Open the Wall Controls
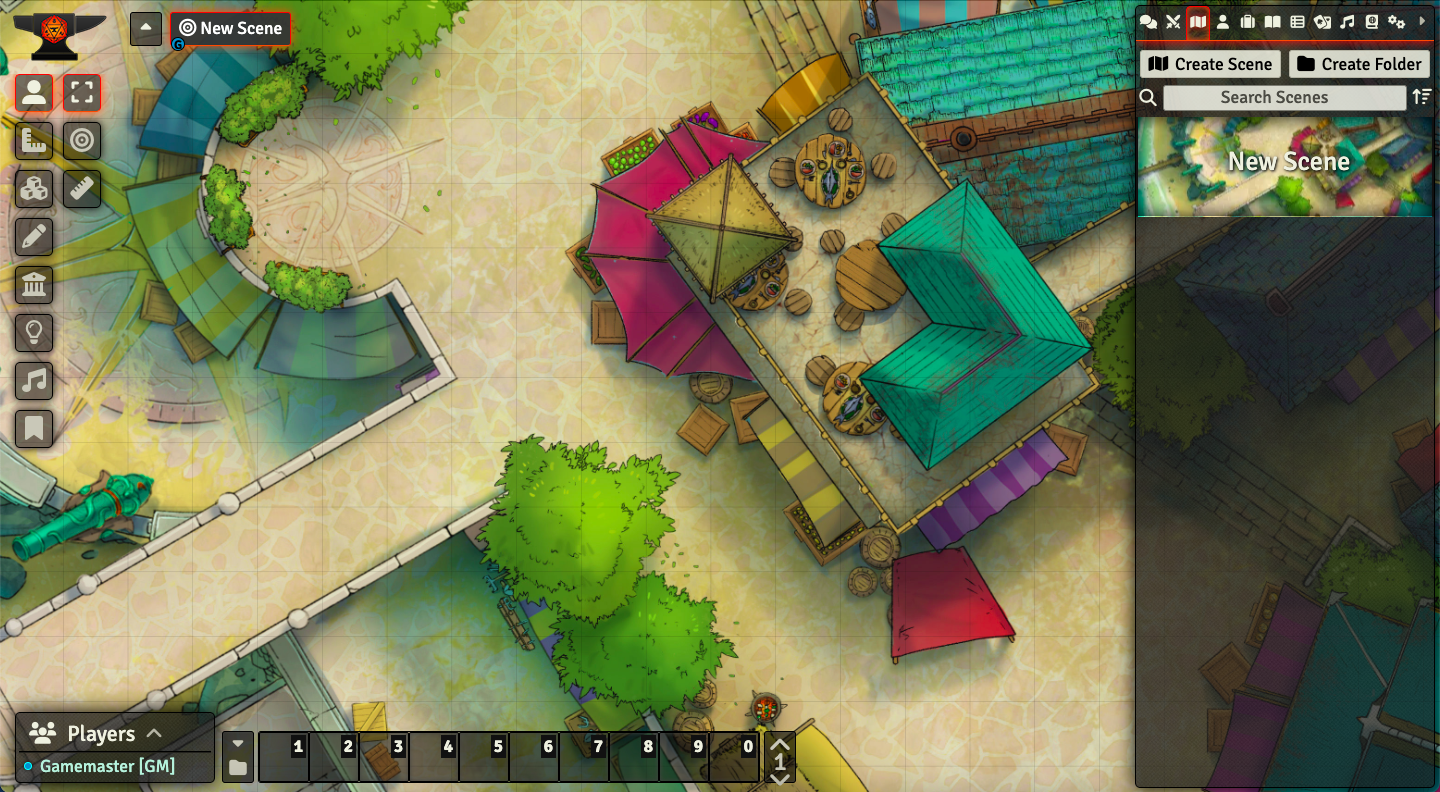 34,285
